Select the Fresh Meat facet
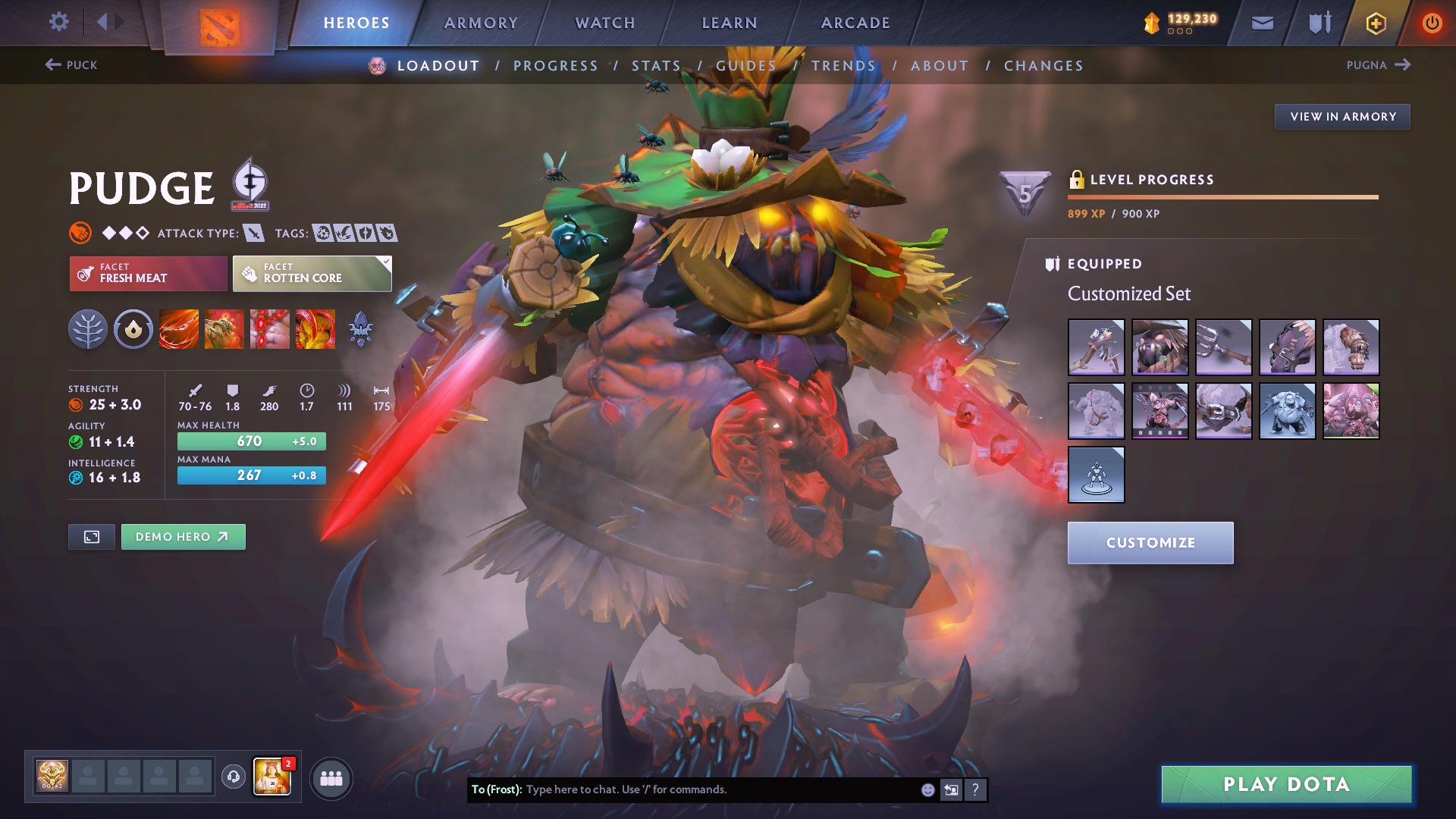The width and height of the screenshot is (1456, 819). point(148,273)
